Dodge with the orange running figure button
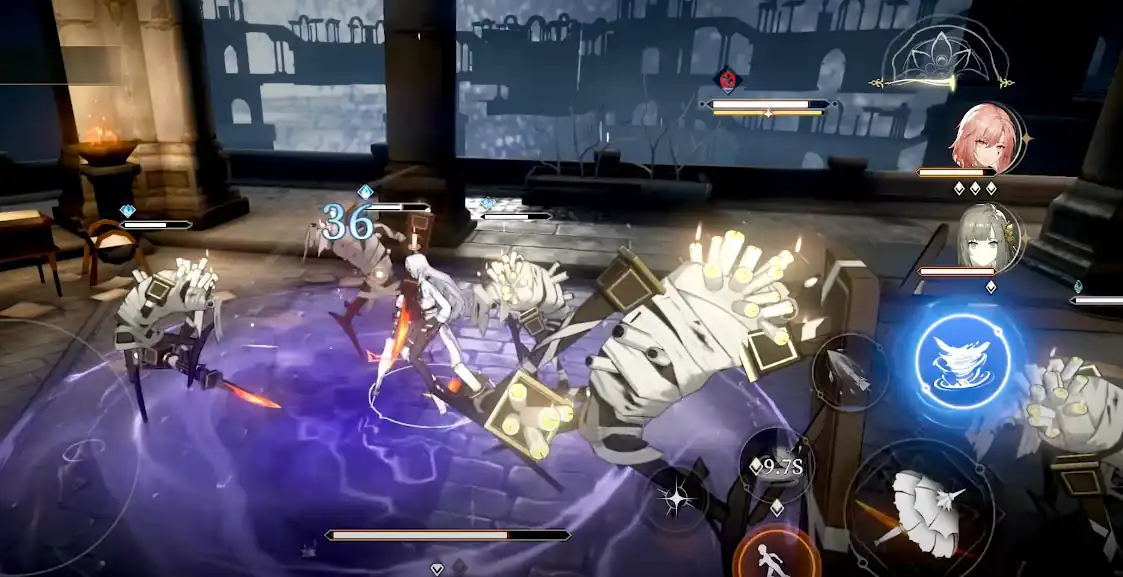This screenshot has height=577, width=1123. coord(776,555)
